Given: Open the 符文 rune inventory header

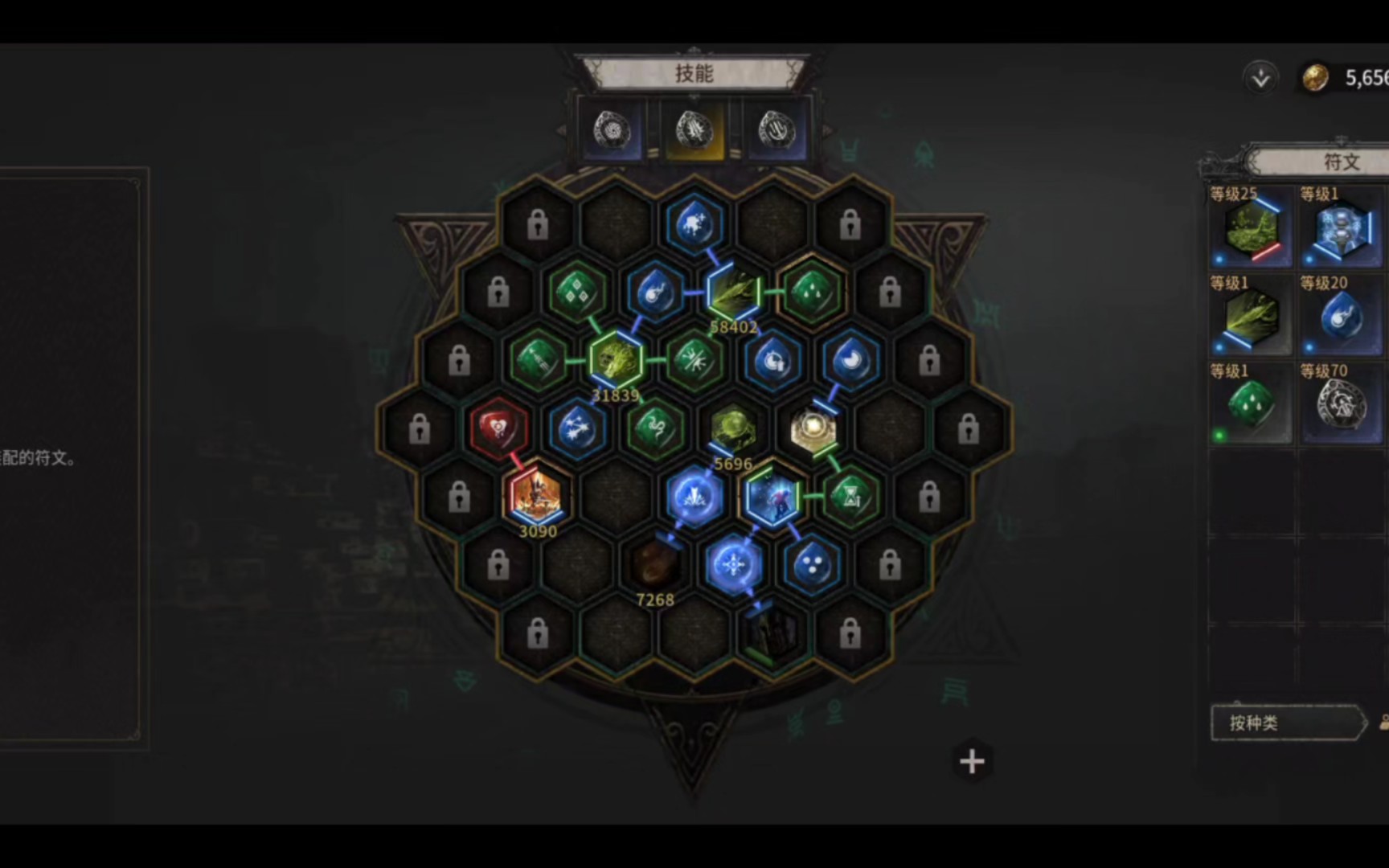Looking at the screenshot, I should point(1341,162).
